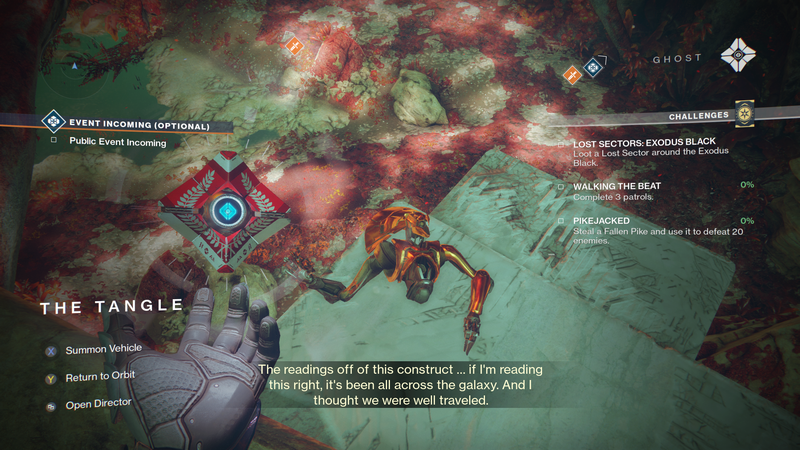Choose Return to Orbit

100,375
